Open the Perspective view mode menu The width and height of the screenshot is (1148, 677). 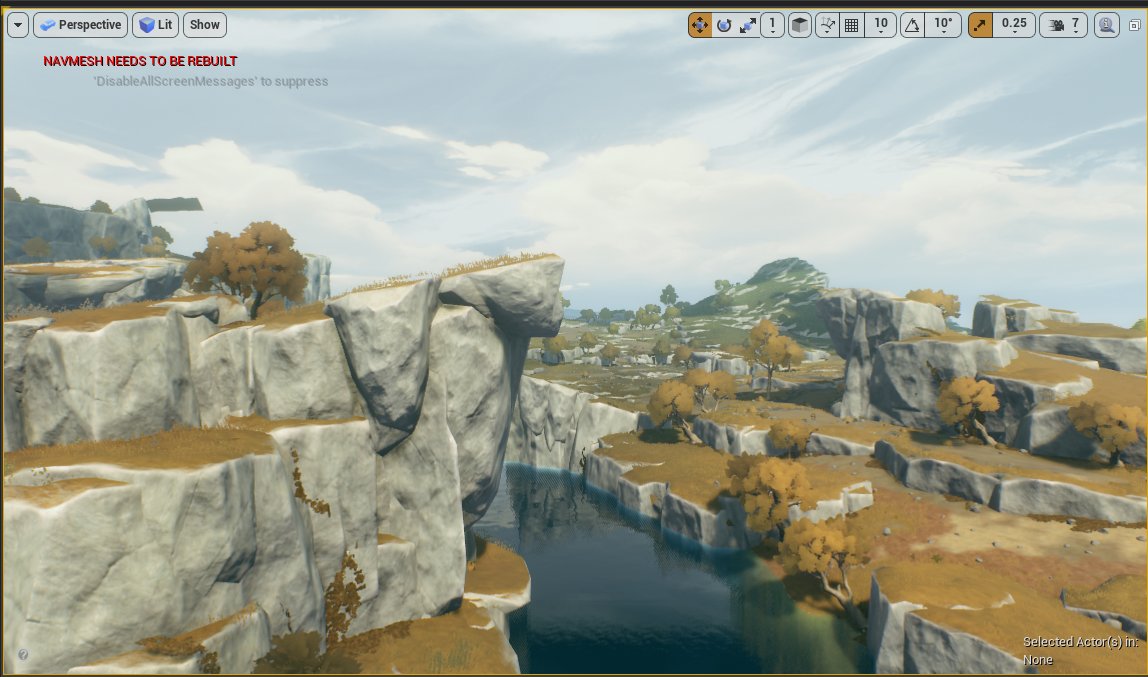tap(80, 25)
